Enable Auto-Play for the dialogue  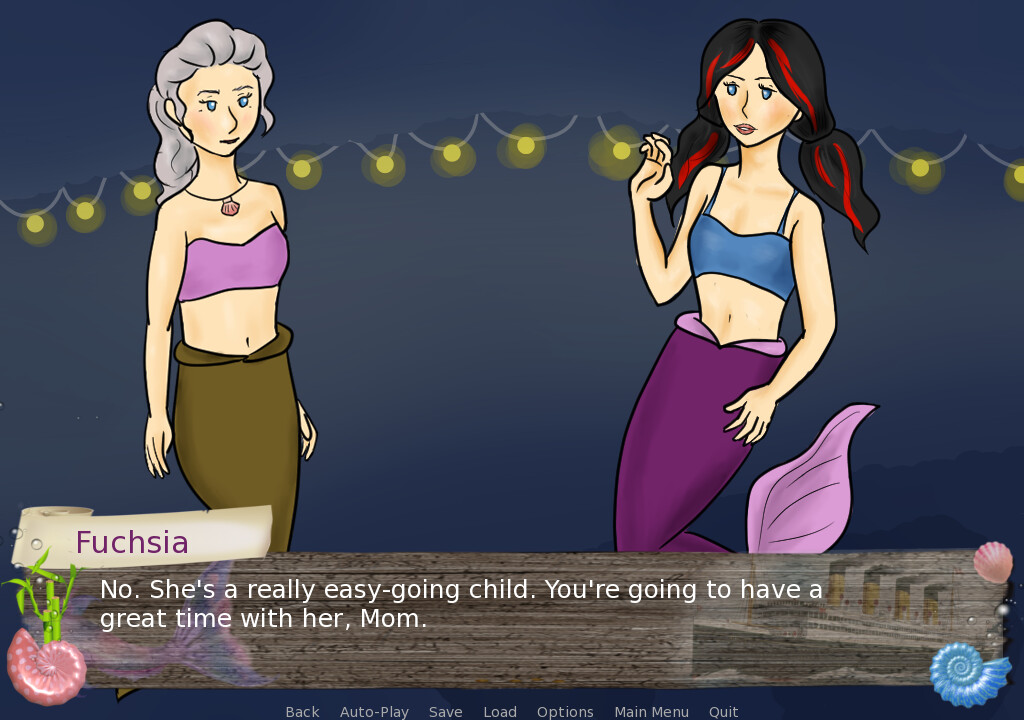[374, 712]
